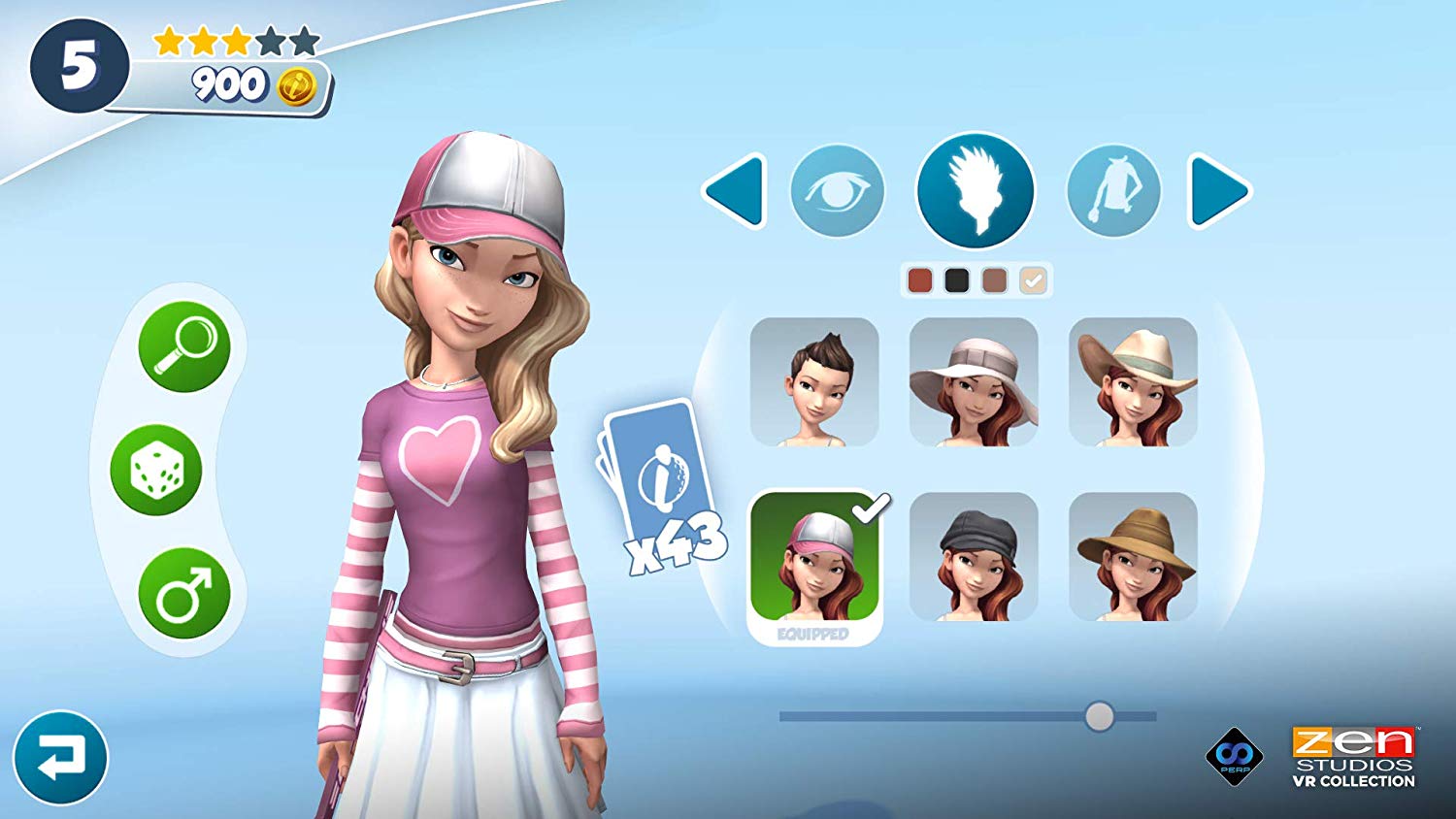Open the magnifying glass zoom view

(184, 346)
